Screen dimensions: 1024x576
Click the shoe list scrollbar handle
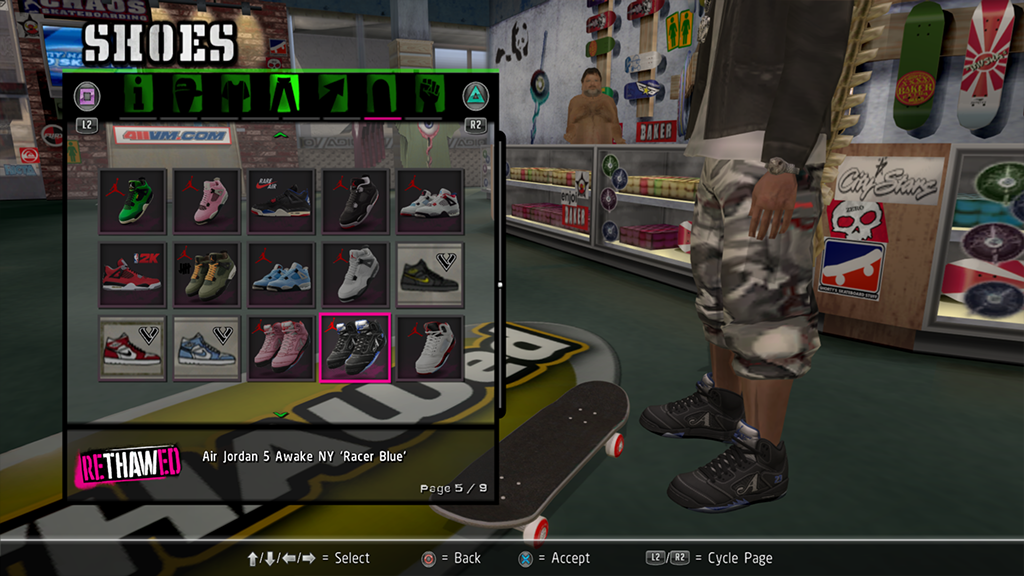500,285
